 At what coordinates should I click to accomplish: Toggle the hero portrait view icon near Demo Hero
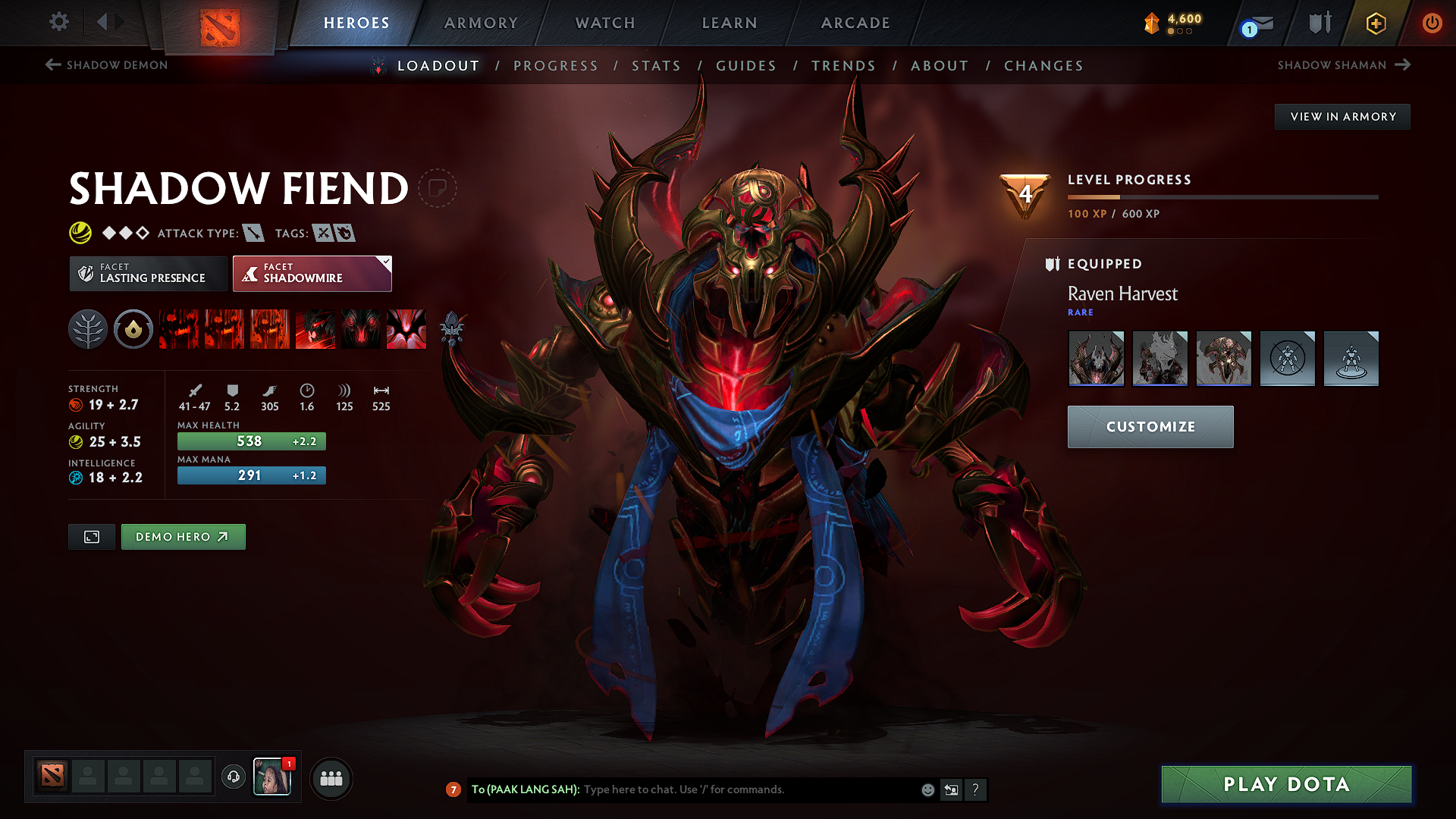91,536
